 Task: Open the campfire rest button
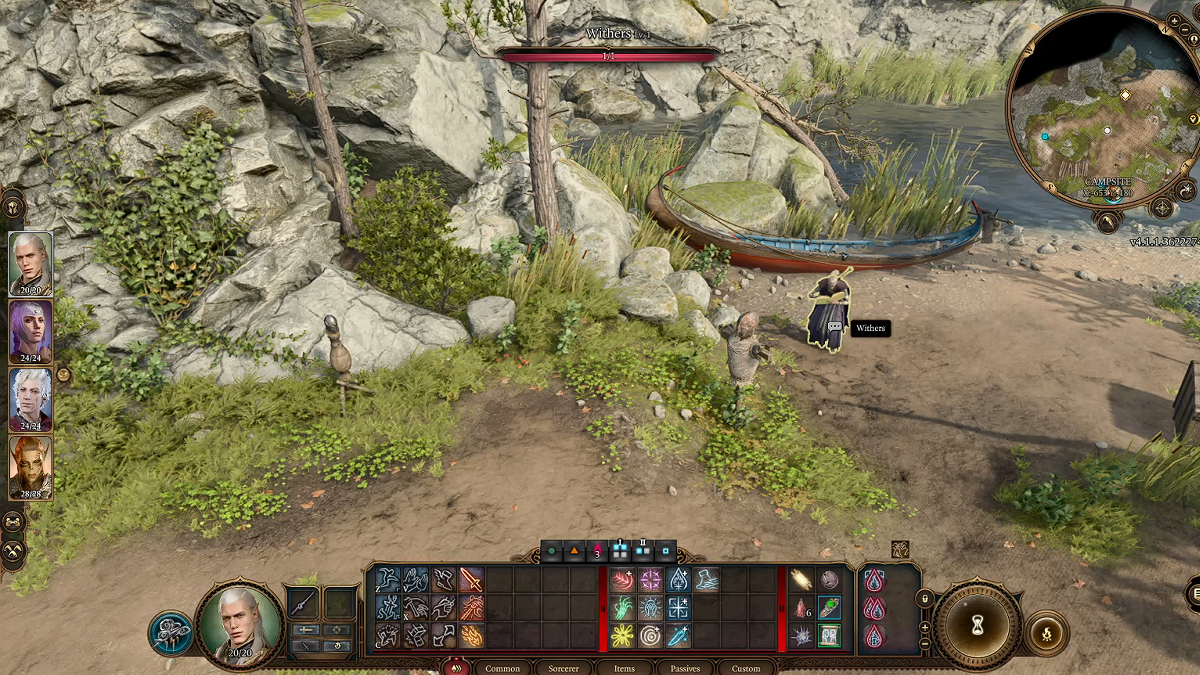1047,632
